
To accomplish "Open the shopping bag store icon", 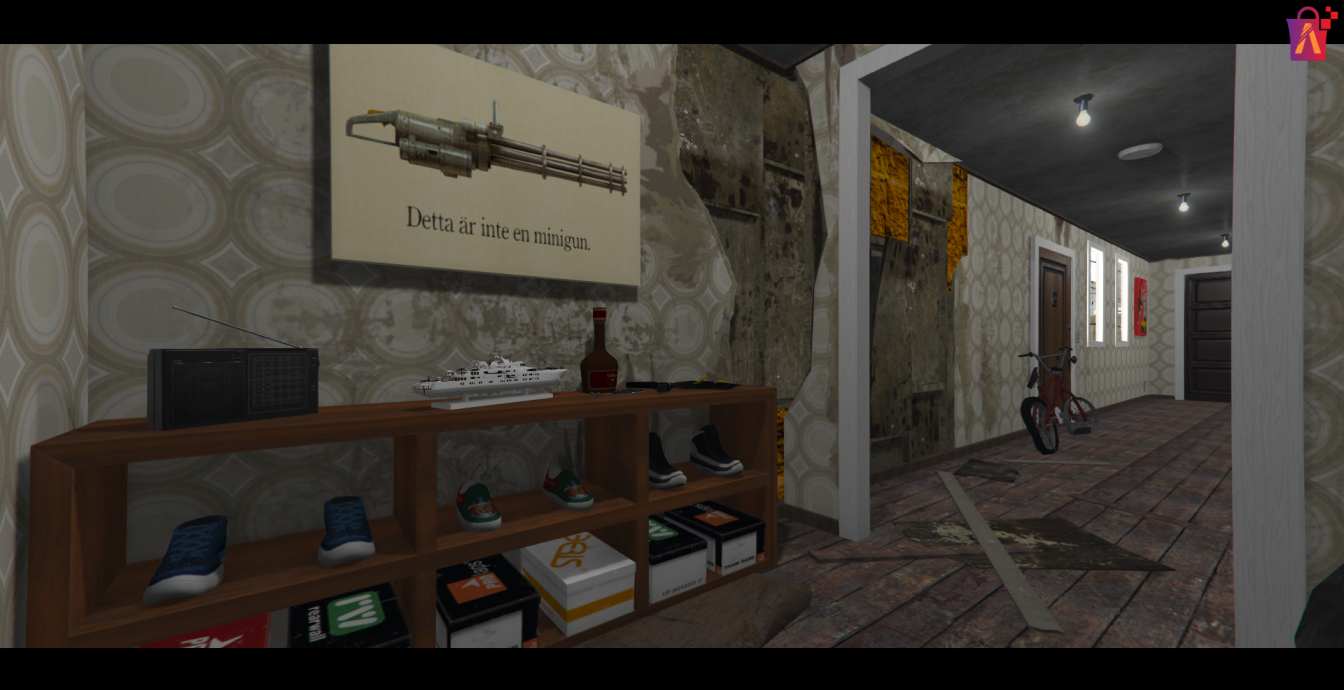I will [1309, 35].
